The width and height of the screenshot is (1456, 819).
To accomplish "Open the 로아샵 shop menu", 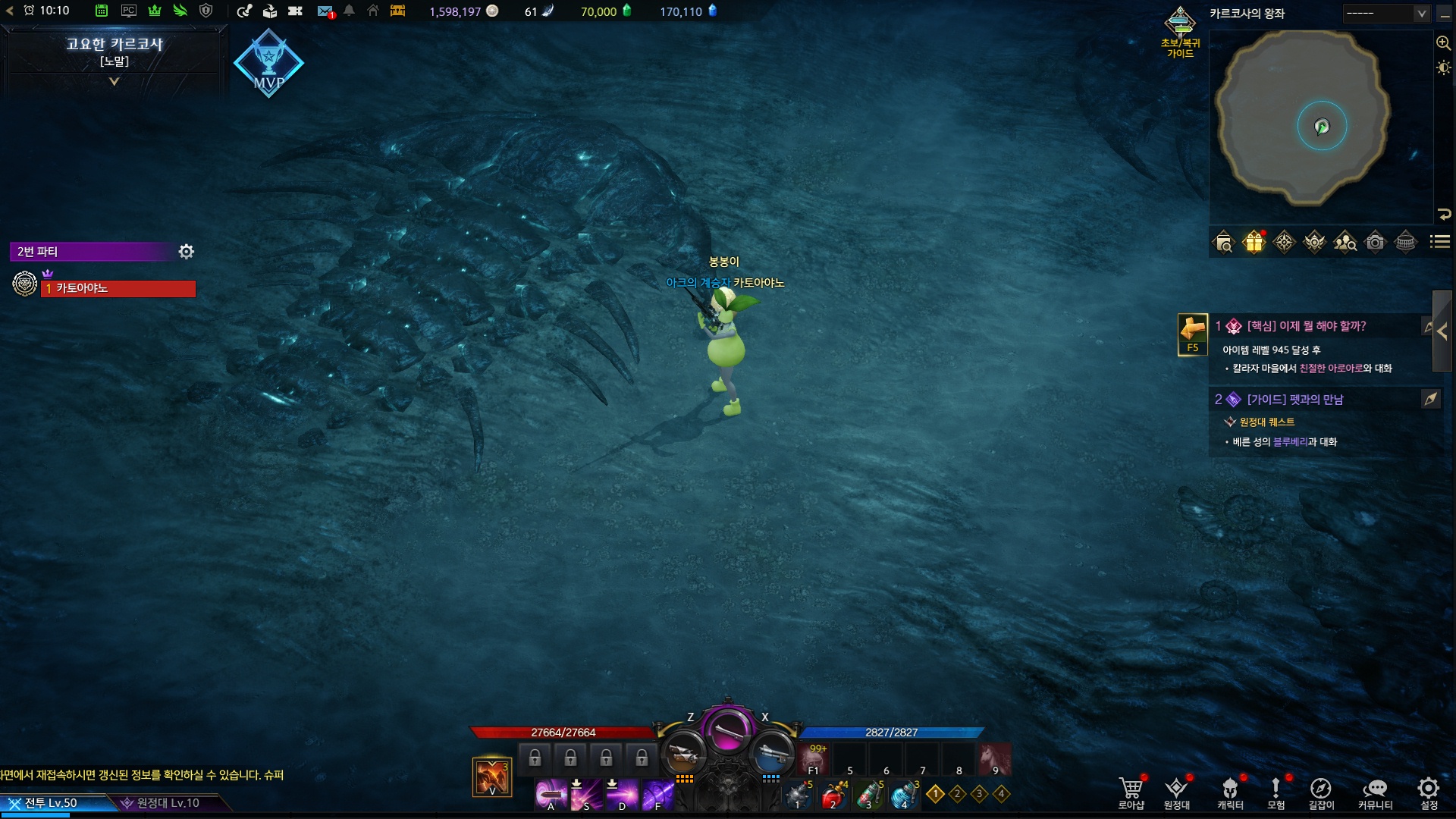I will coord(1131,792).
